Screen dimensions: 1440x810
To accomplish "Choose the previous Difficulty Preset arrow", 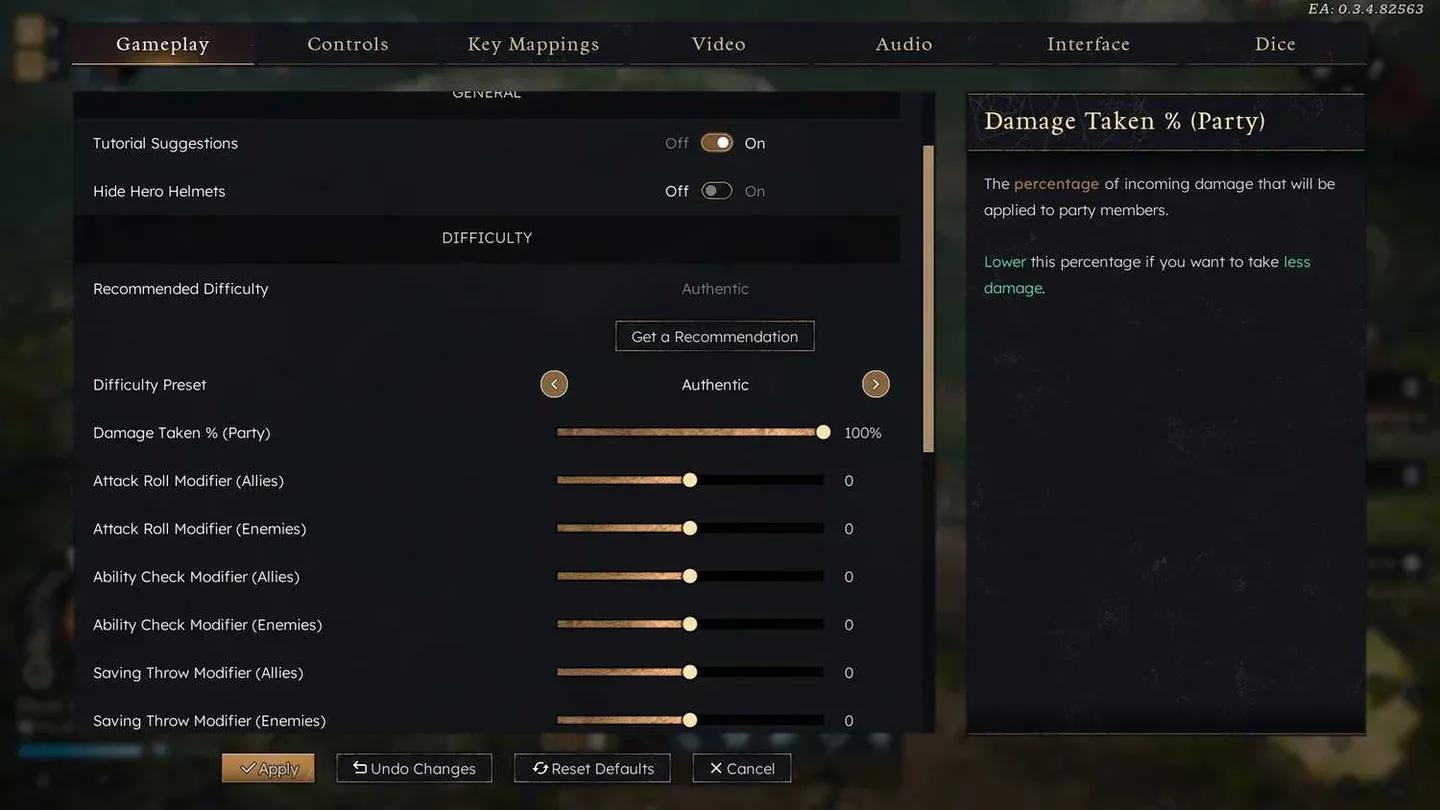I will [x=554, y=384].
